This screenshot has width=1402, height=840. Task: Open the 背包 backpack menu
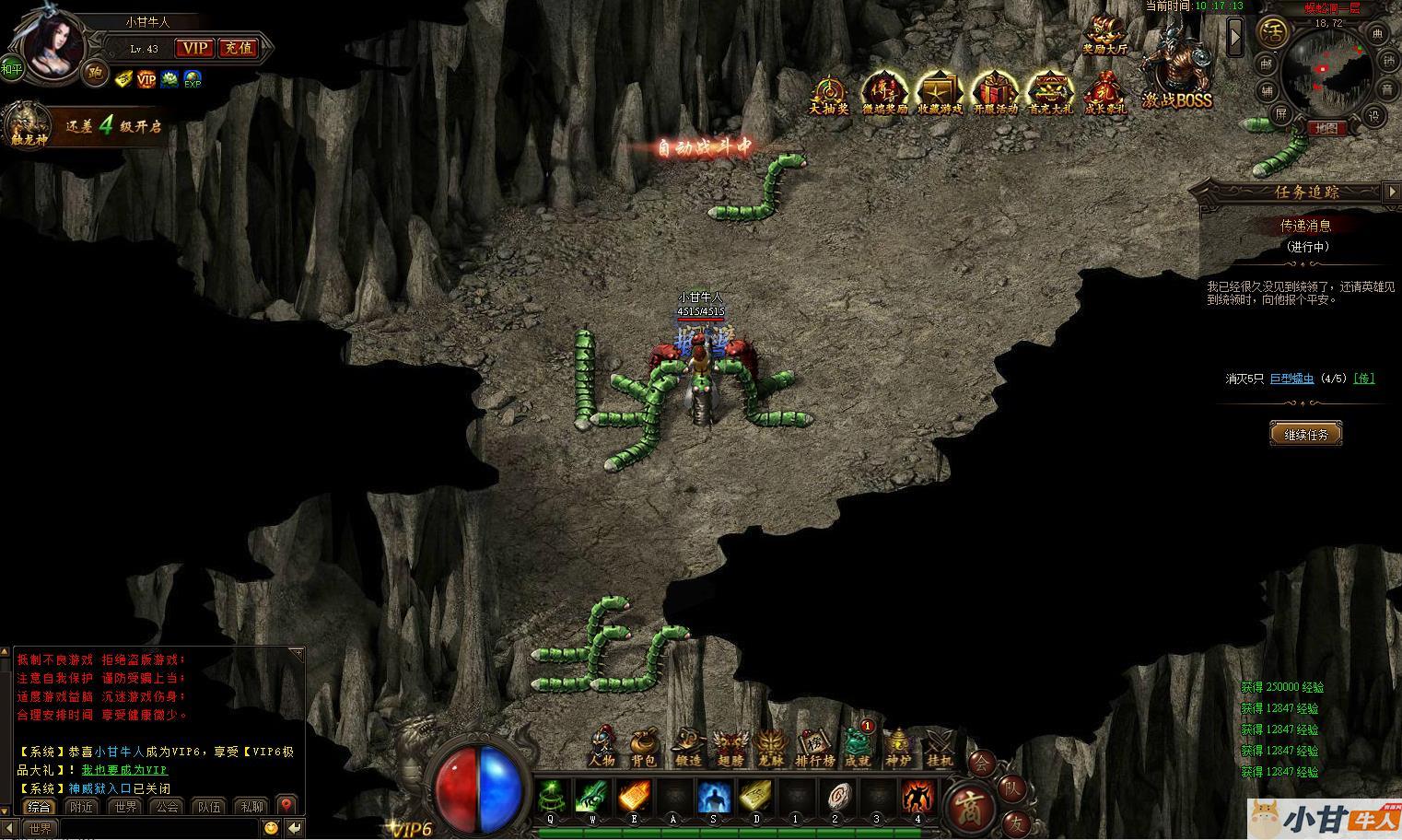tap(644, 746)
